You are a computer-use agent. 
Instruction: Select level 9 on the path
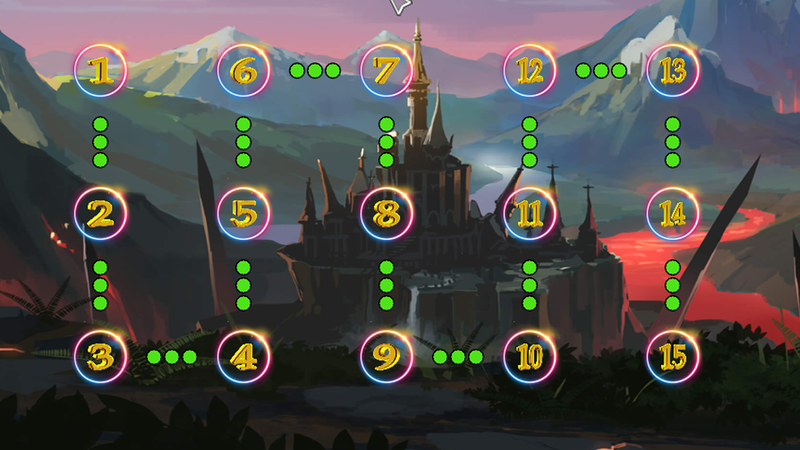386,356
